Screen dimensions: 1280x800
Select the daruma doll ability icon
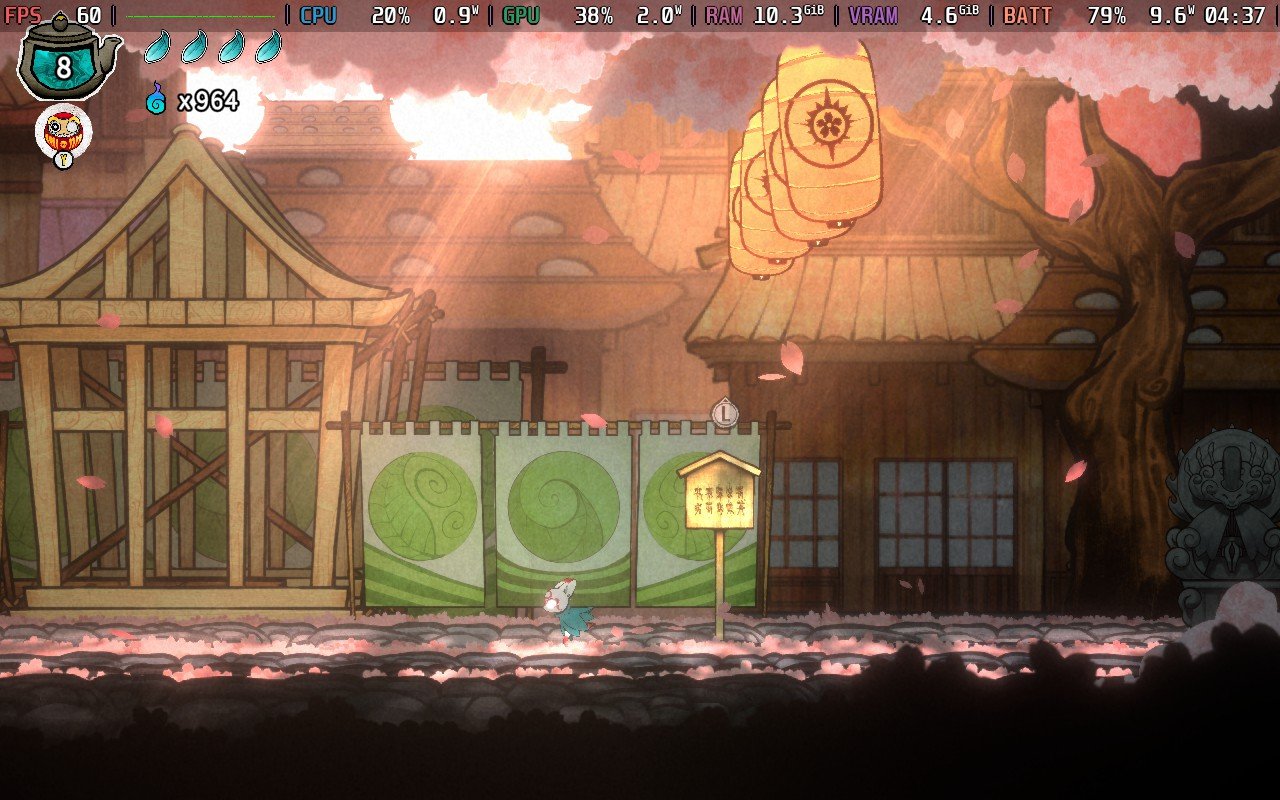(63, 131)
